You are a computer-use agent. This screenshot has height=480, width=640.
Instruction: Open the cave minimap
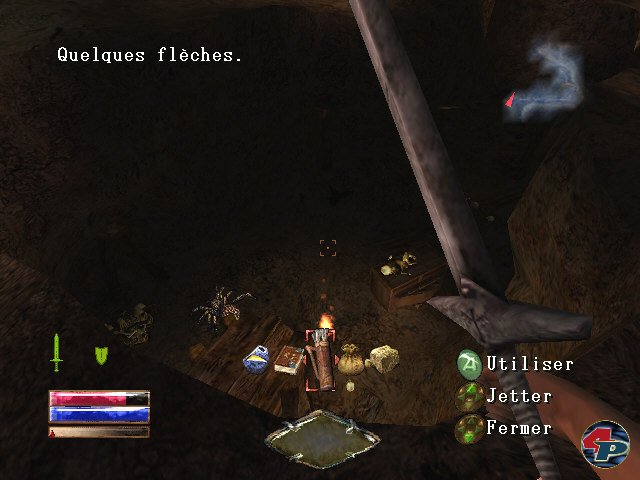point(548,82)
